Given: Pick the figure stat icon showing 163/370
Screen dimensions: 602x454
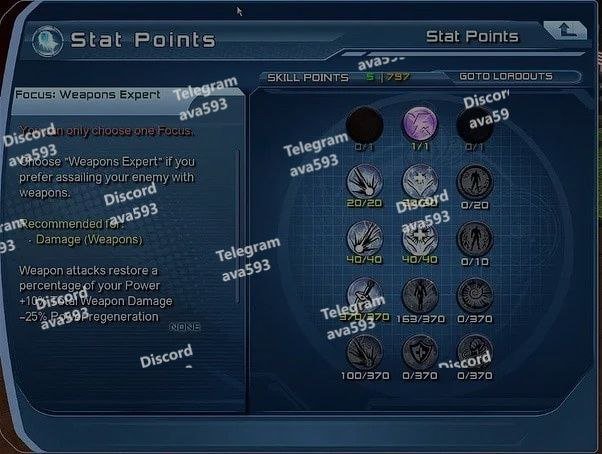Looking at the screenshot, I should (420, 295).
